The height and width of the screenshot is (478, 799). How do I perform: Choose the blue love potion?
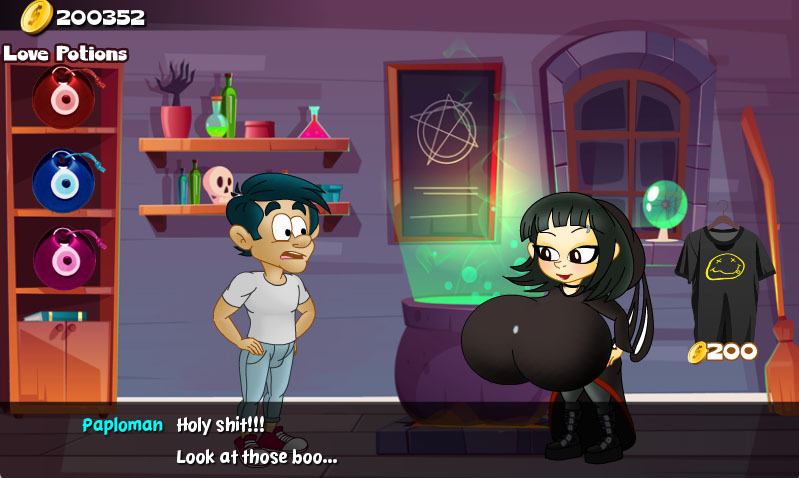[x=62, y=179]
